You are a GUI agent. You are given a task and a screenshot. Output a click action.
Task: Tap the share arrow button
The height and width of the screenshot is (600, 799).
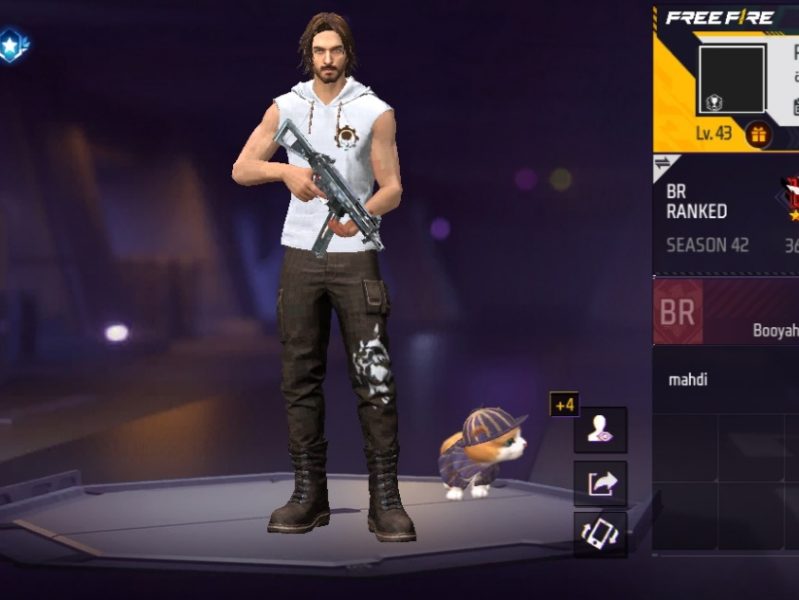click(600, 484)
